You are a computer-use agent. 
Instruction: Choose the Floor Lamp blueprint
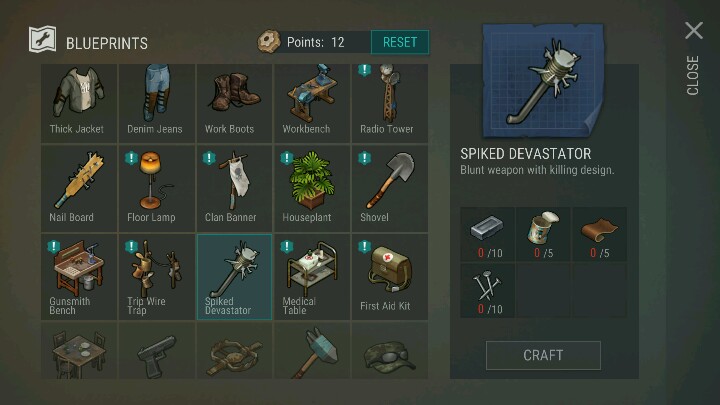[156, 188]
